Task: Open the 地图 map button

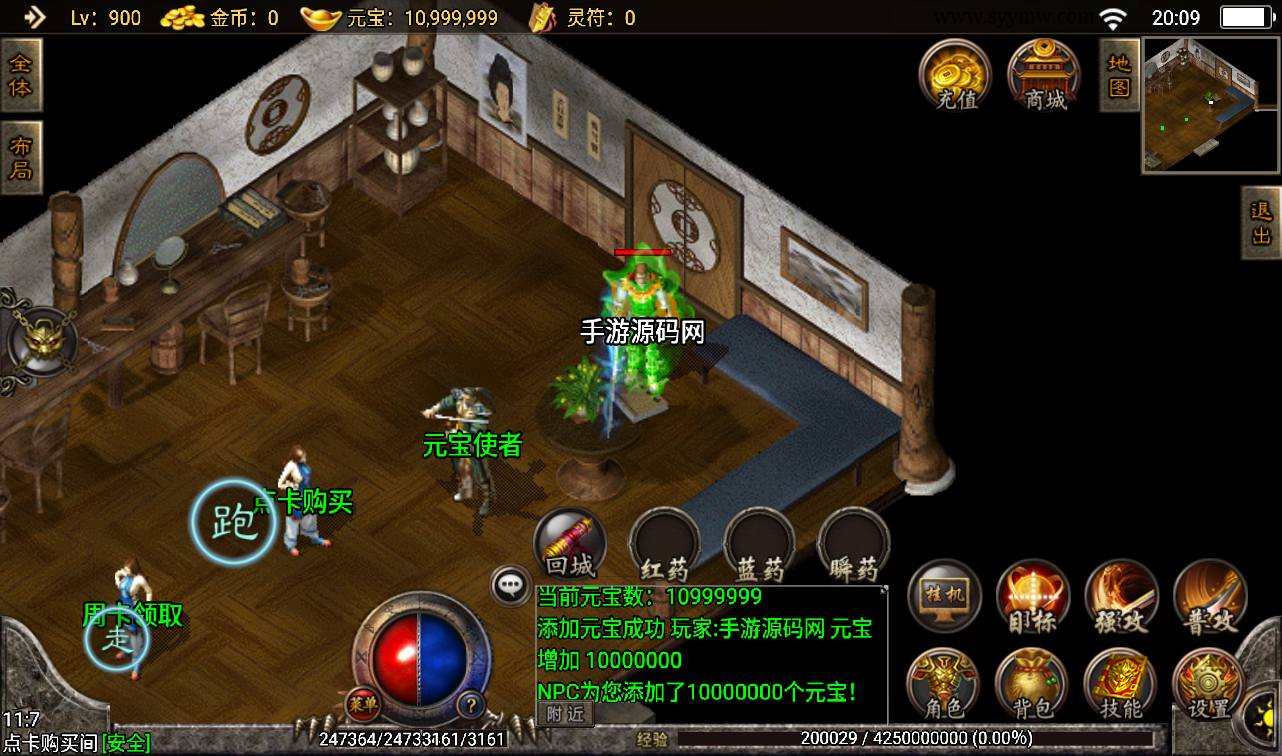Action: point(1119,75)
